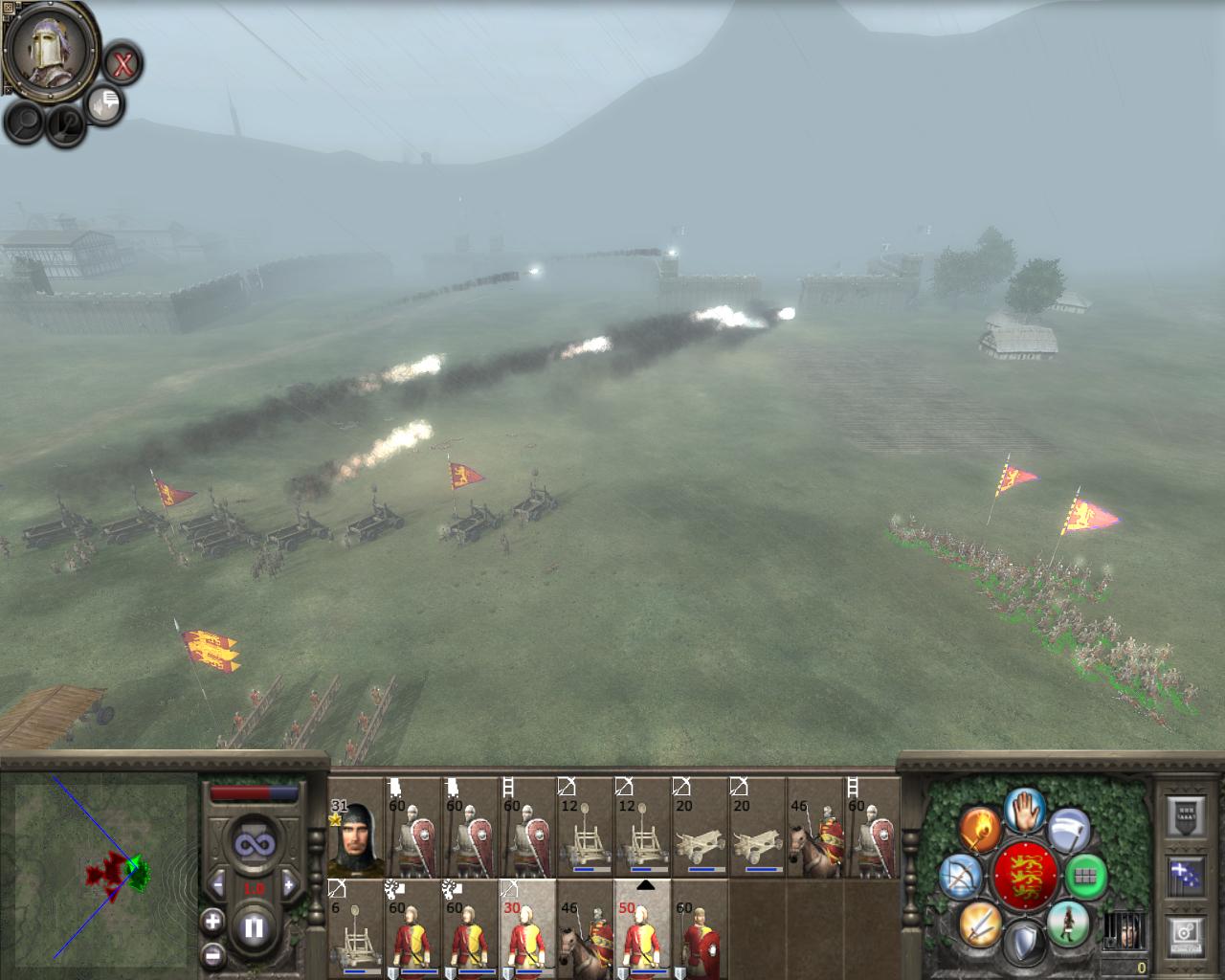Dismiss the advisor with the red X
The width and height of the screenshot is (1225, 980).
tap(122, 65)
